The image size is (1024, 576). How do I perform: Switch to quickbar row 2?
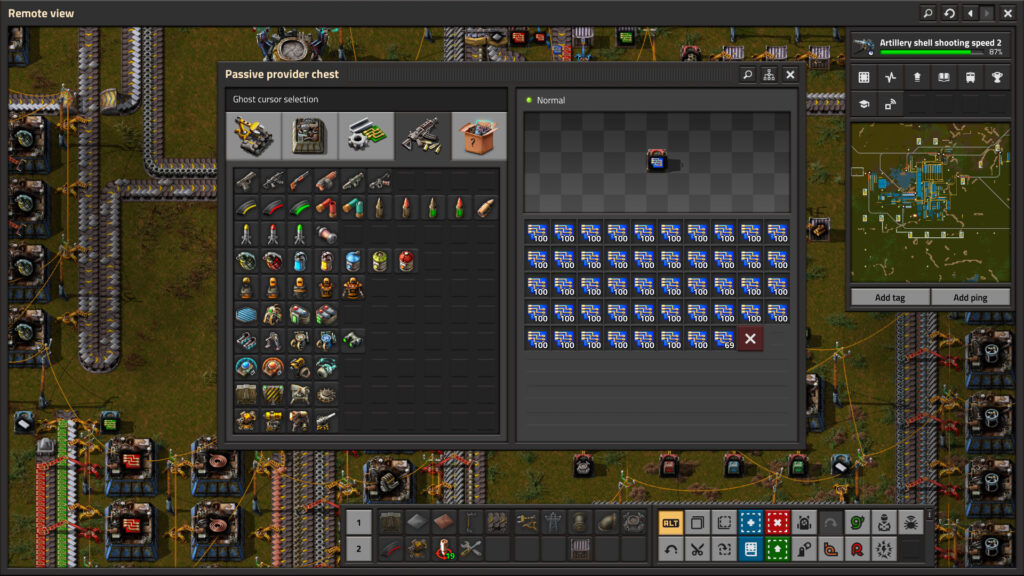[359, 549]
